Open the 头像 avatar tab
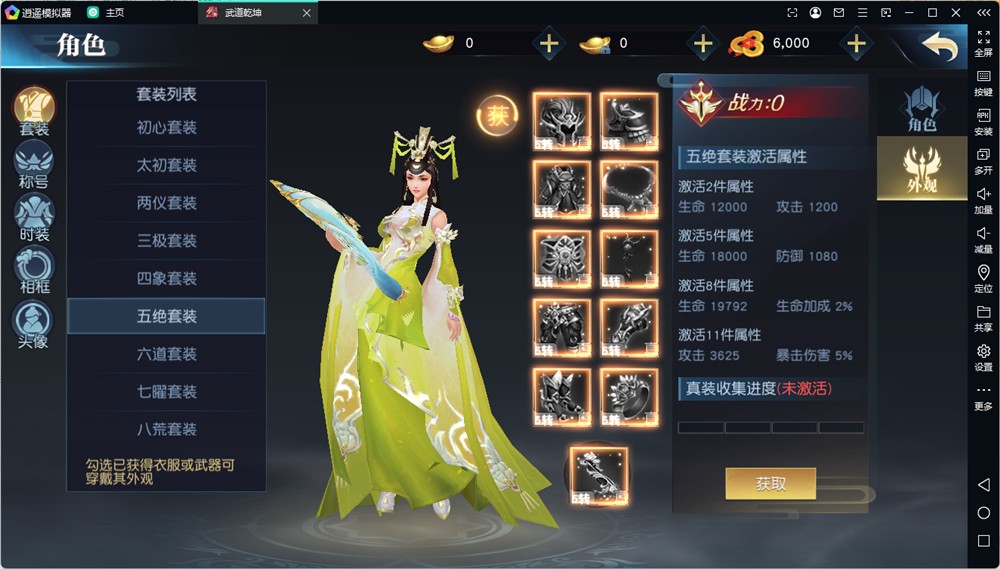This screenshot has height=569, width=1000. 34,324
